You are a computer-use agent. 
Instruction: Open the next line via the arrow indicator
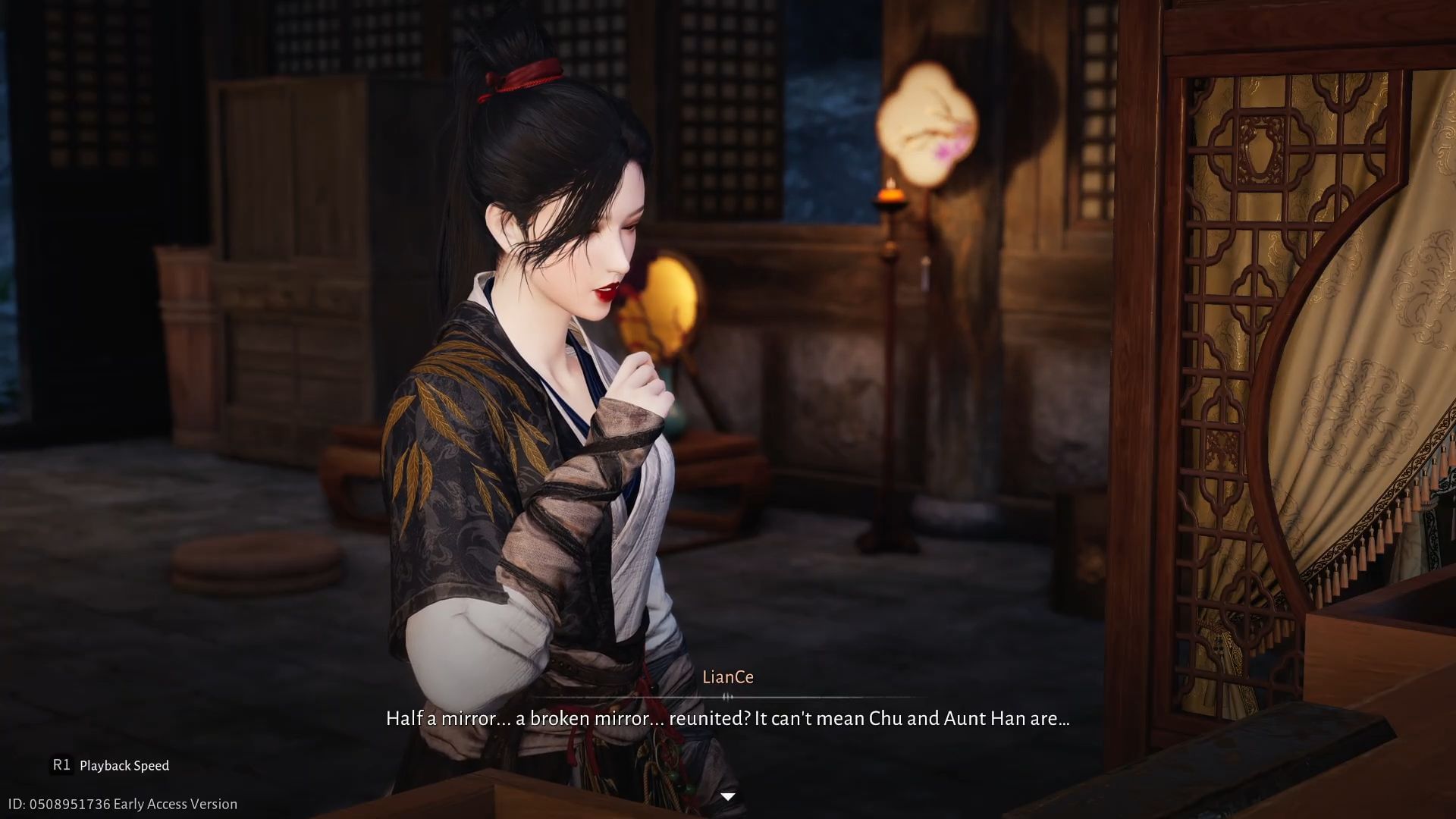728,795
